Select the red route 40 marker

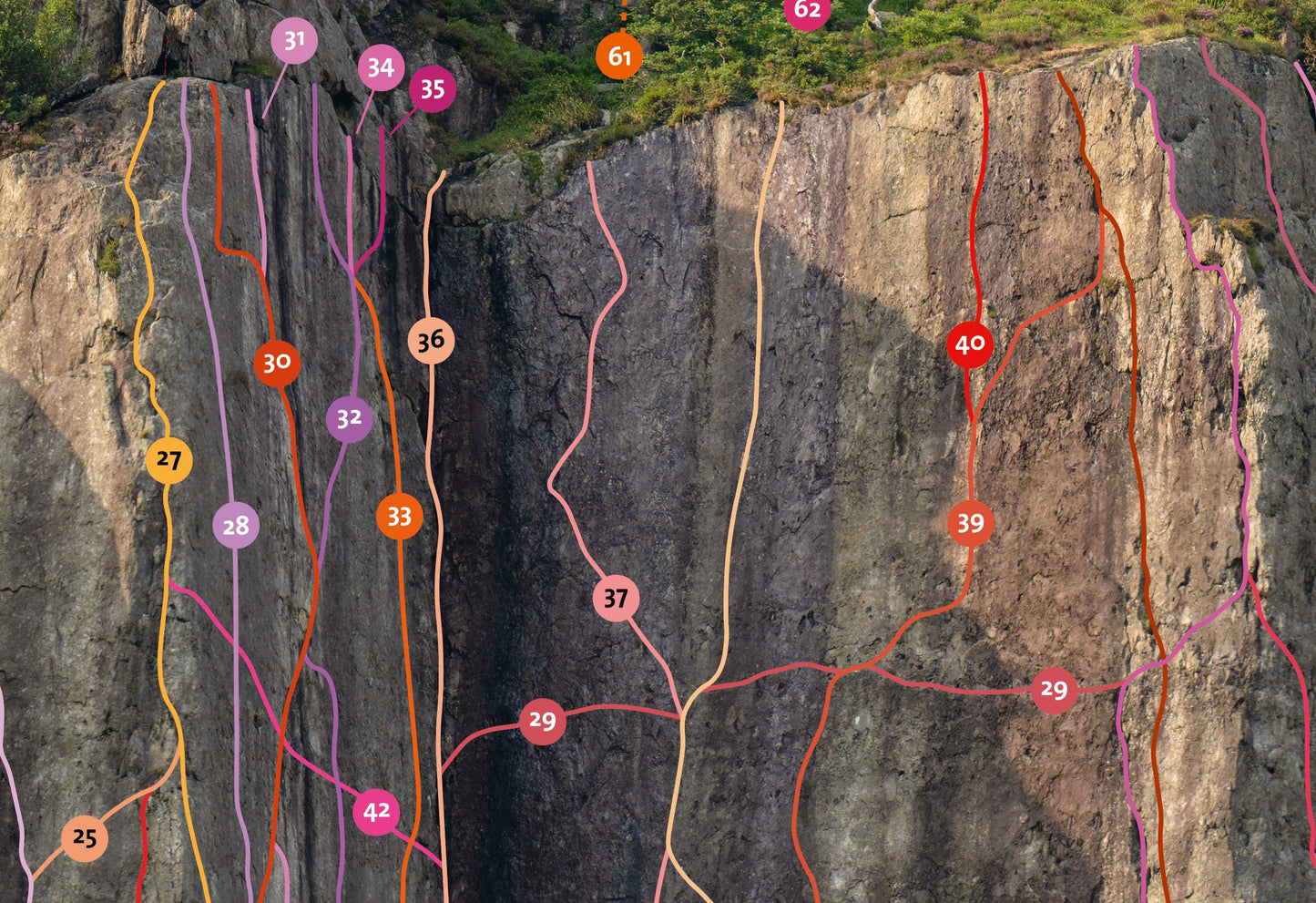tap(970, 344)
